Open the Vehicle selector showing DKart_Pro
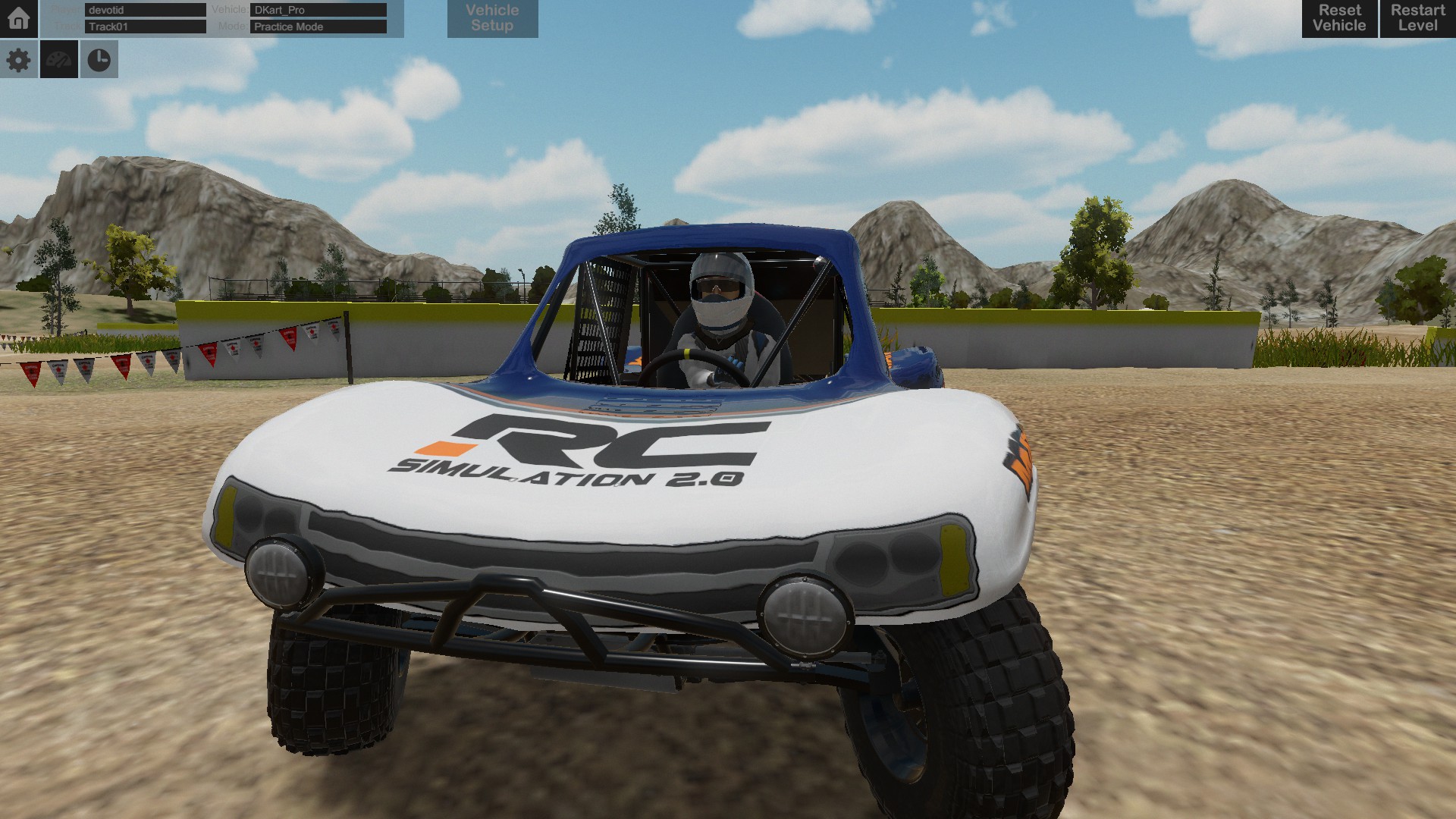Screen dimensions: 1456x819 (x=317, y=10)
